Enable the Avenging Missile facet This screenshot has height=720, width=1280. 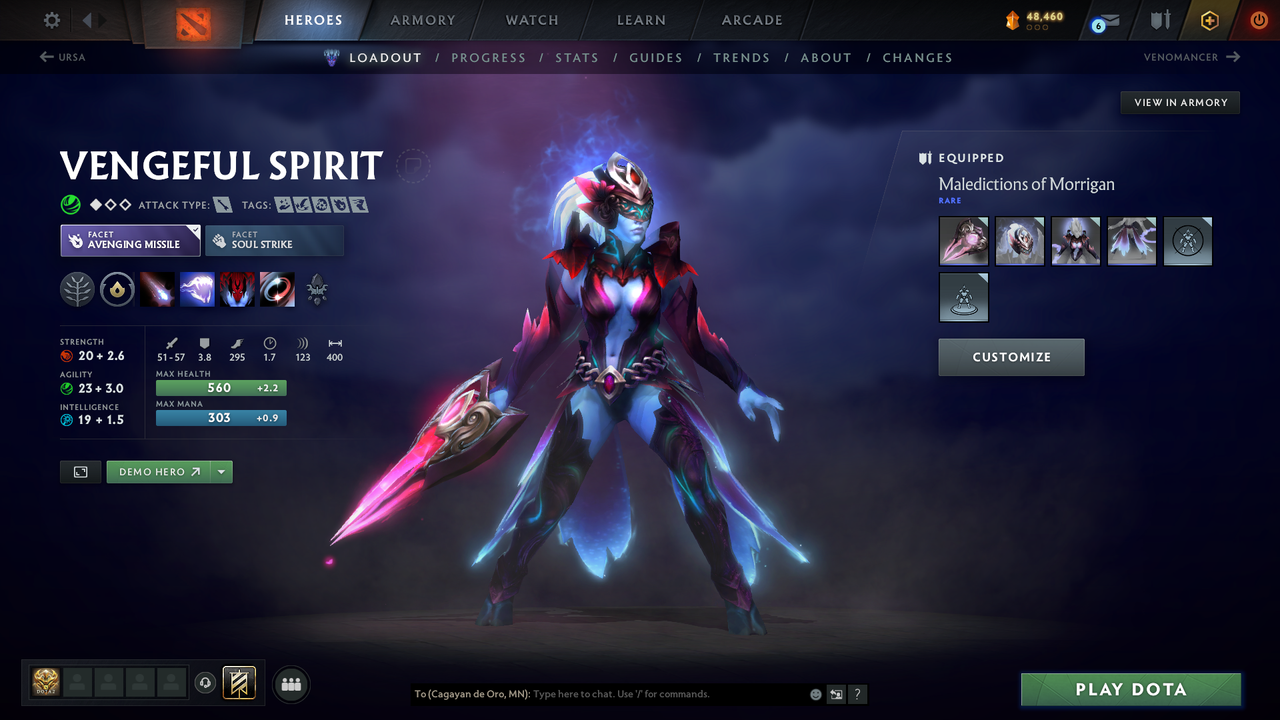[130, 240]
